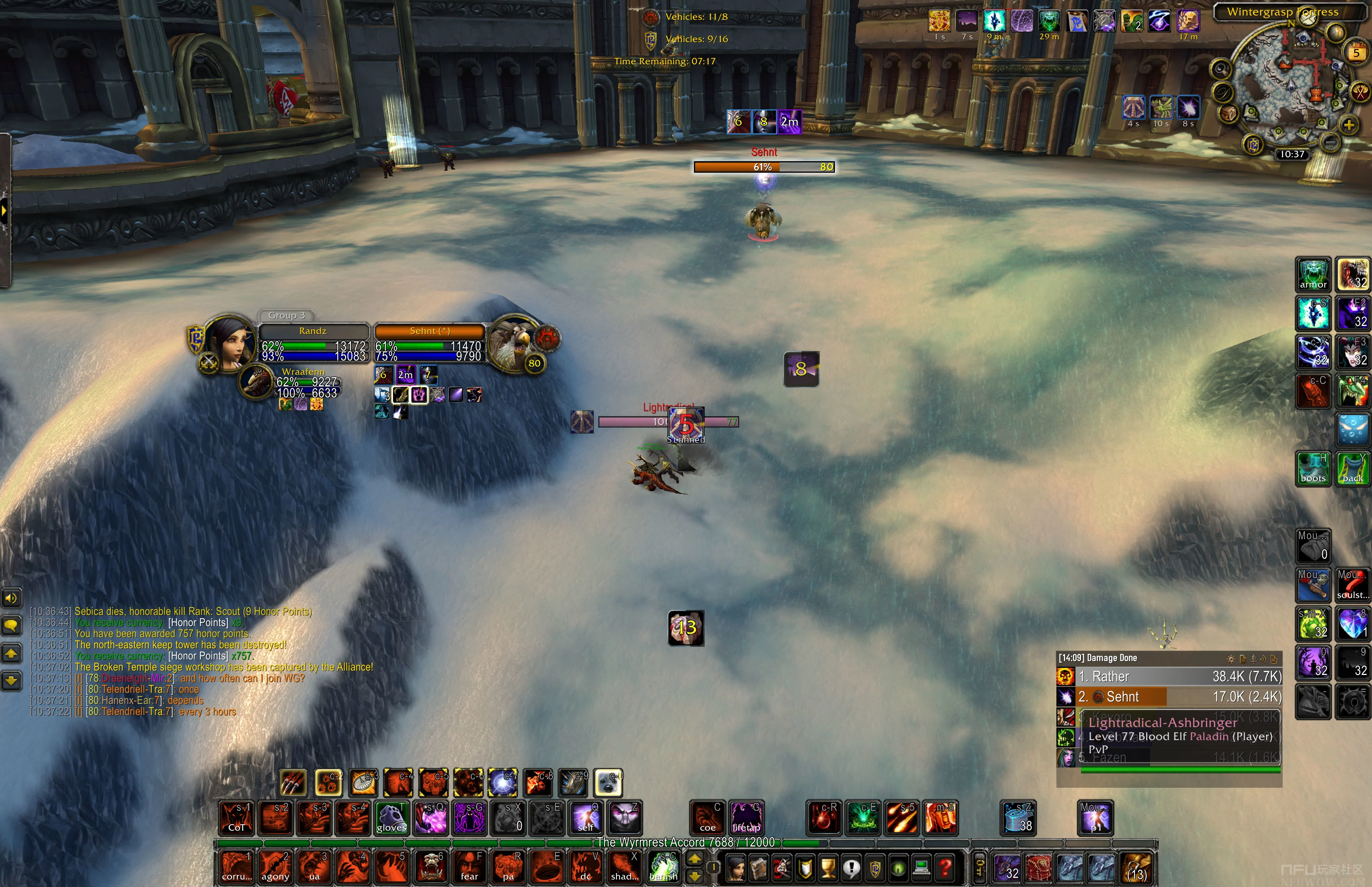
Task: Click the Life Tap ability
Action: pos(746,817)
